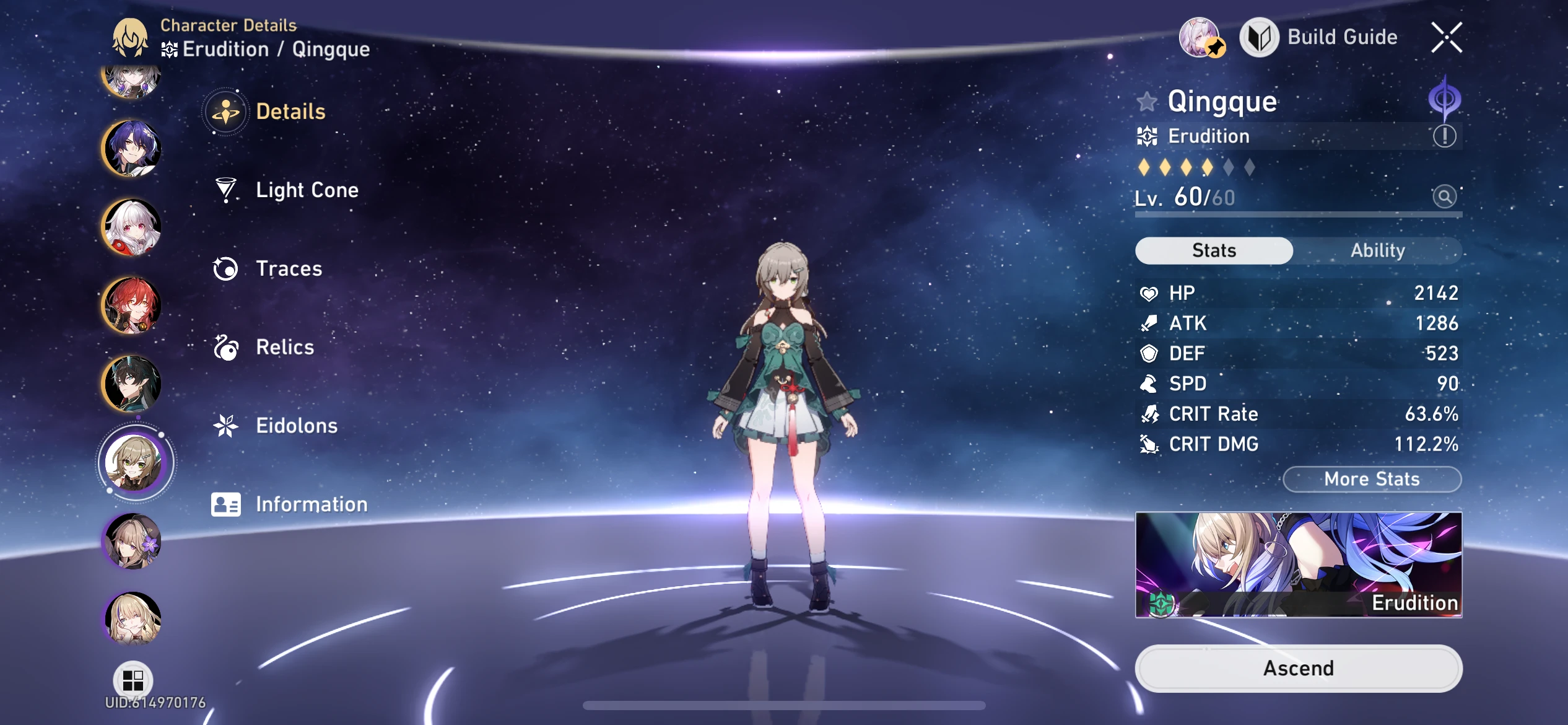Image resolution: width=1568 pixels, height=725 pixels.
Task: Open the Eidolons panel
Action: (x=296, y=426)
